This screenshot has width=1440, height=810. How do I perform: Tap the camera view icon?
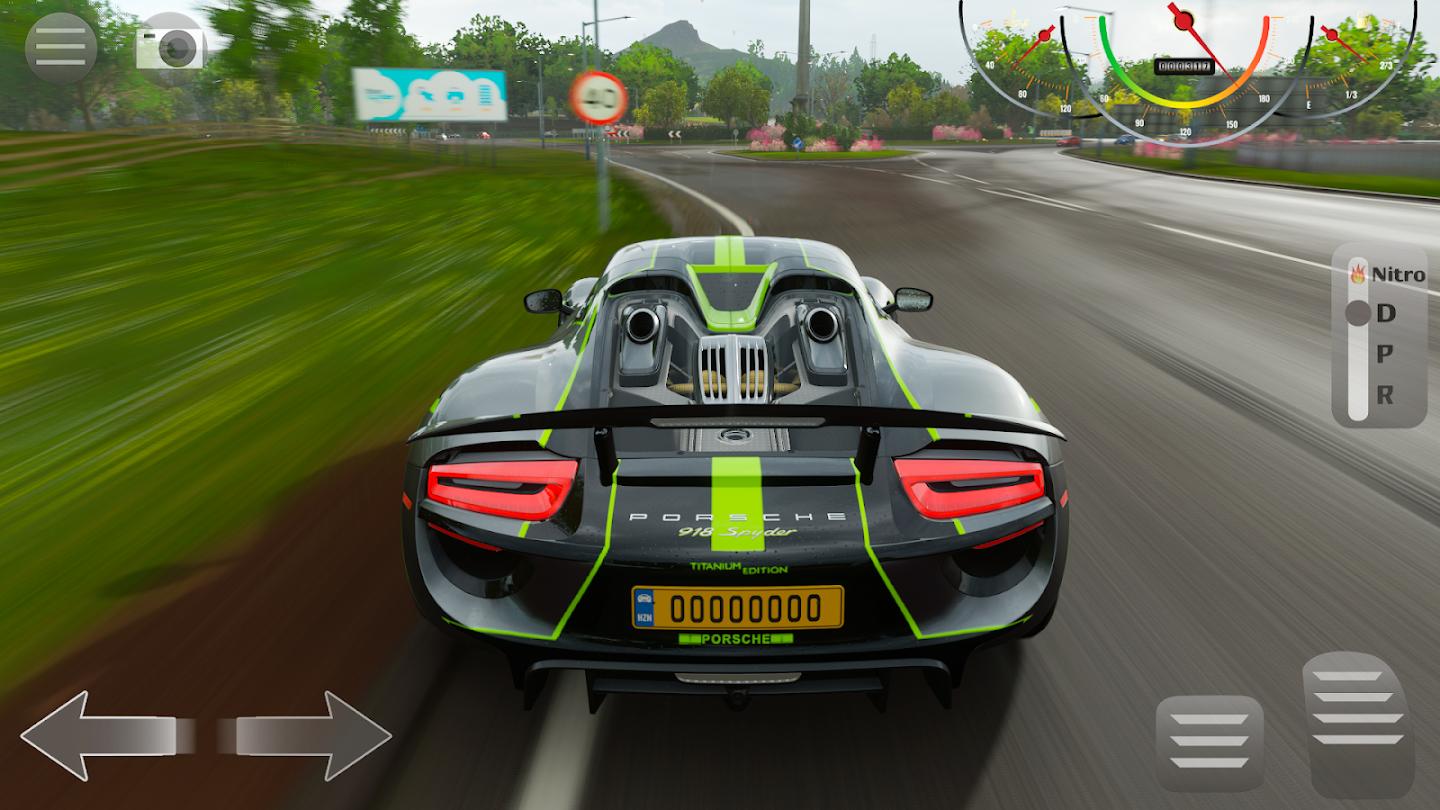click(171, 45)
